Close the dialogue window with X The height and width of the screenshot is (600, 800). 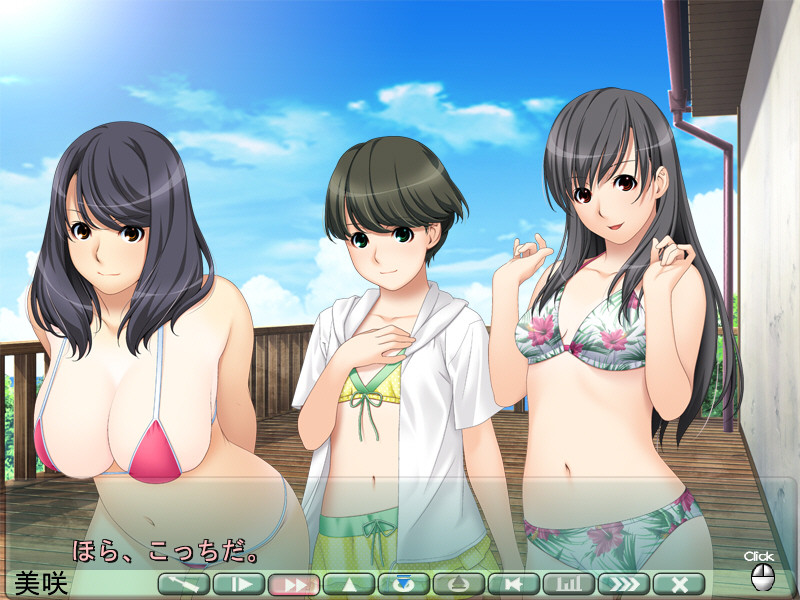coord(679,584)
